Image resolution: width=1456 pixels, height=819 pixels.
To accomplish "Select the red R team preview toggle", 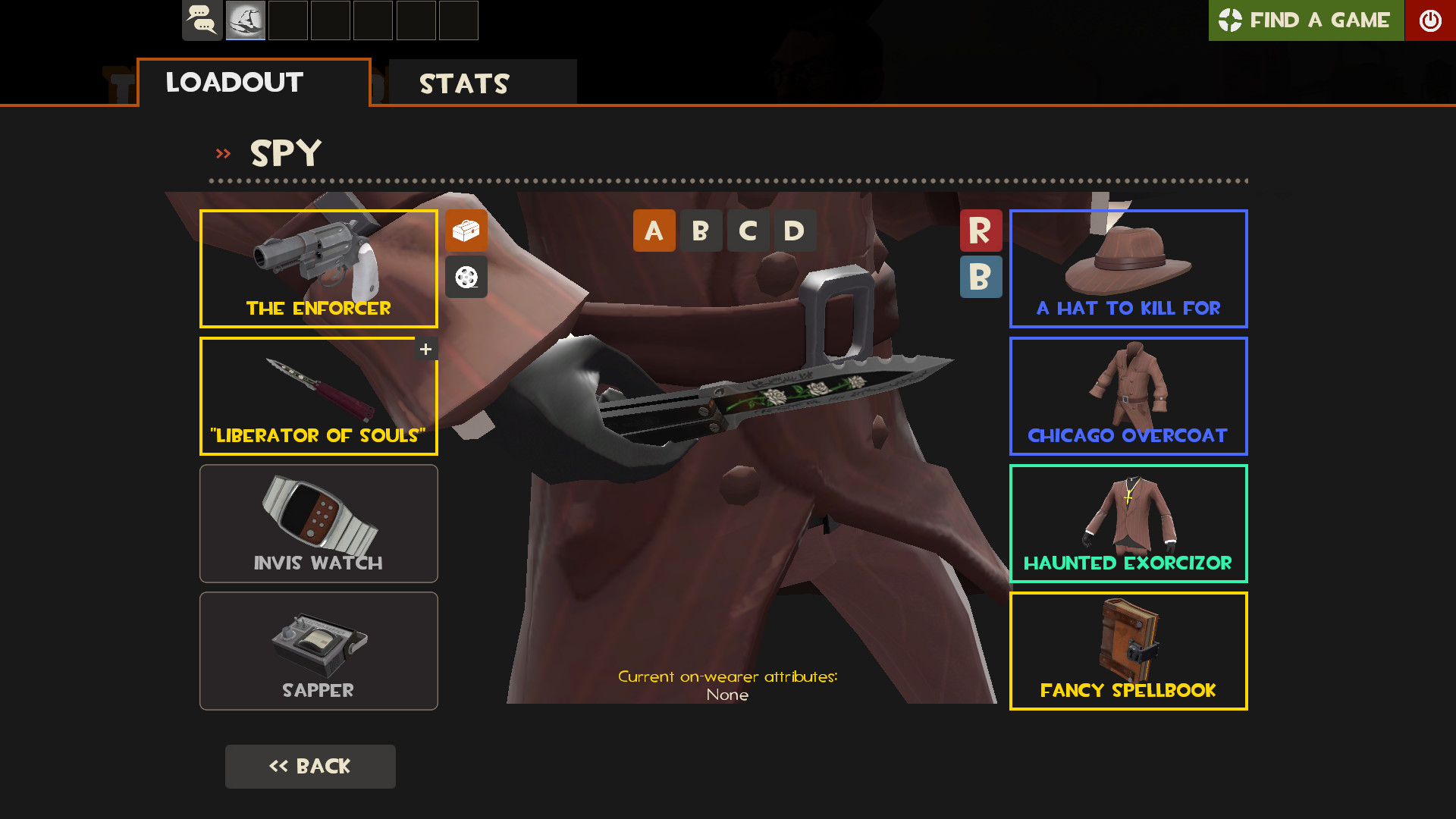I will [981, 231].
